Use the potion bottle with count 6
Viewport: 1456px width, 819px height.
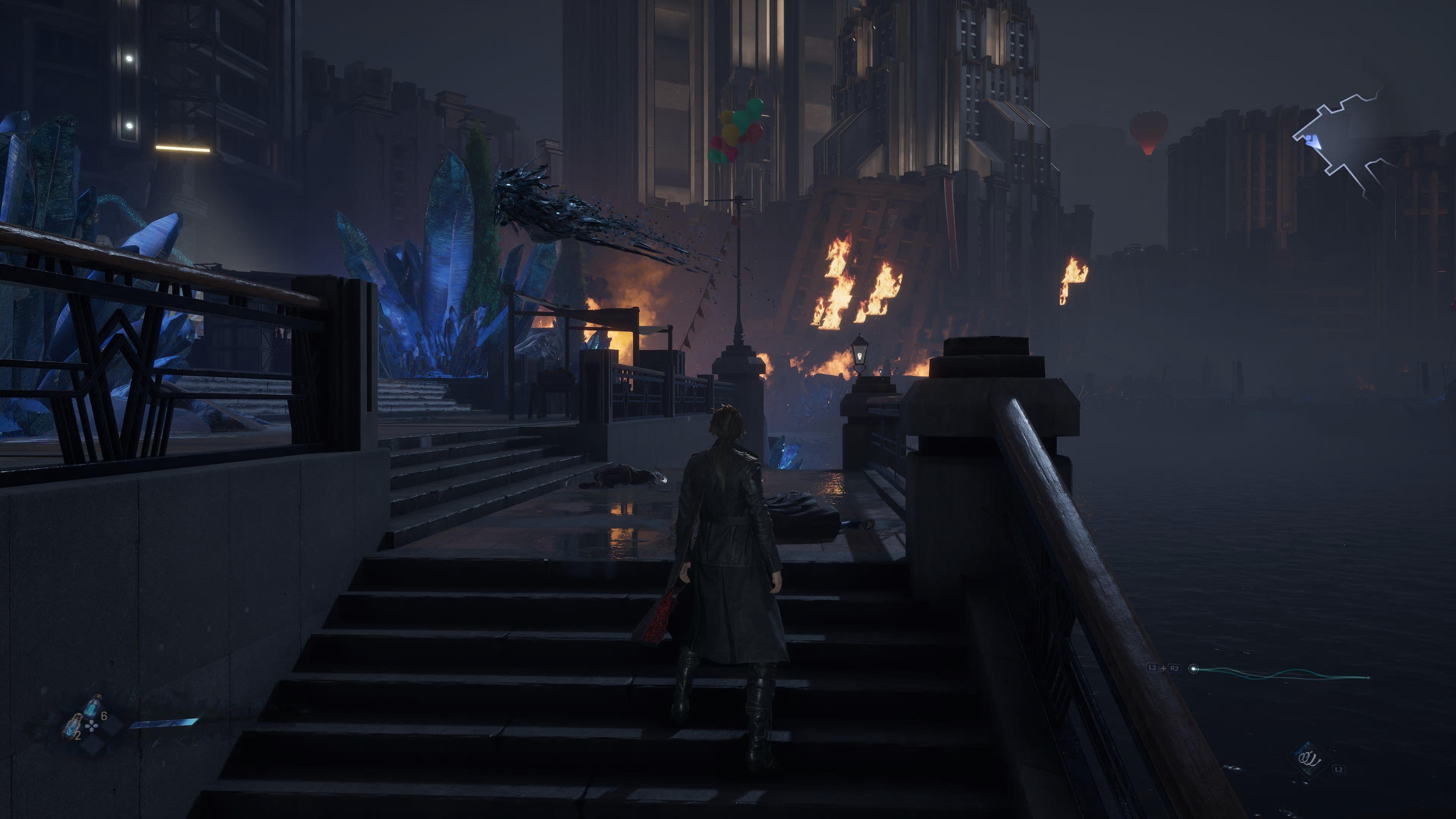93,706
